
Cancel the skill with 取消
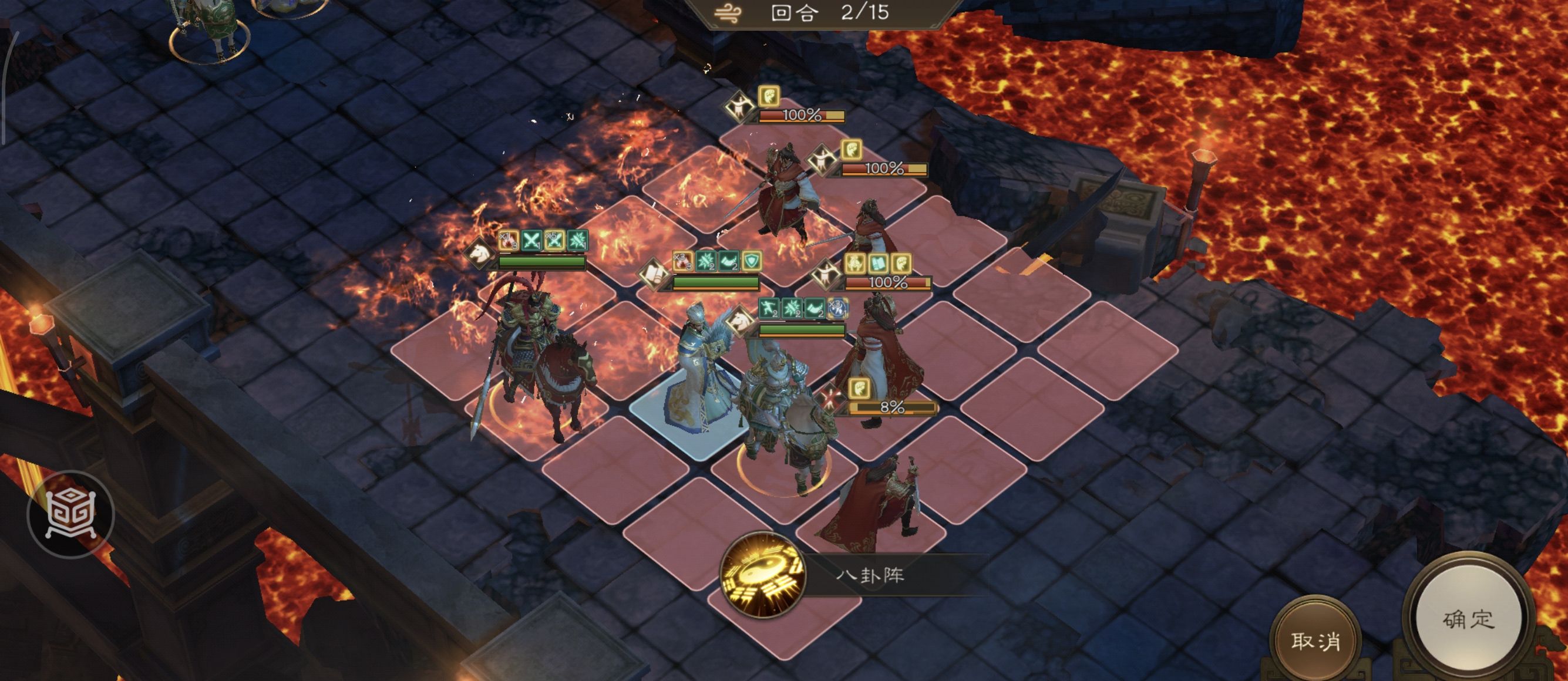(1315, 640)
